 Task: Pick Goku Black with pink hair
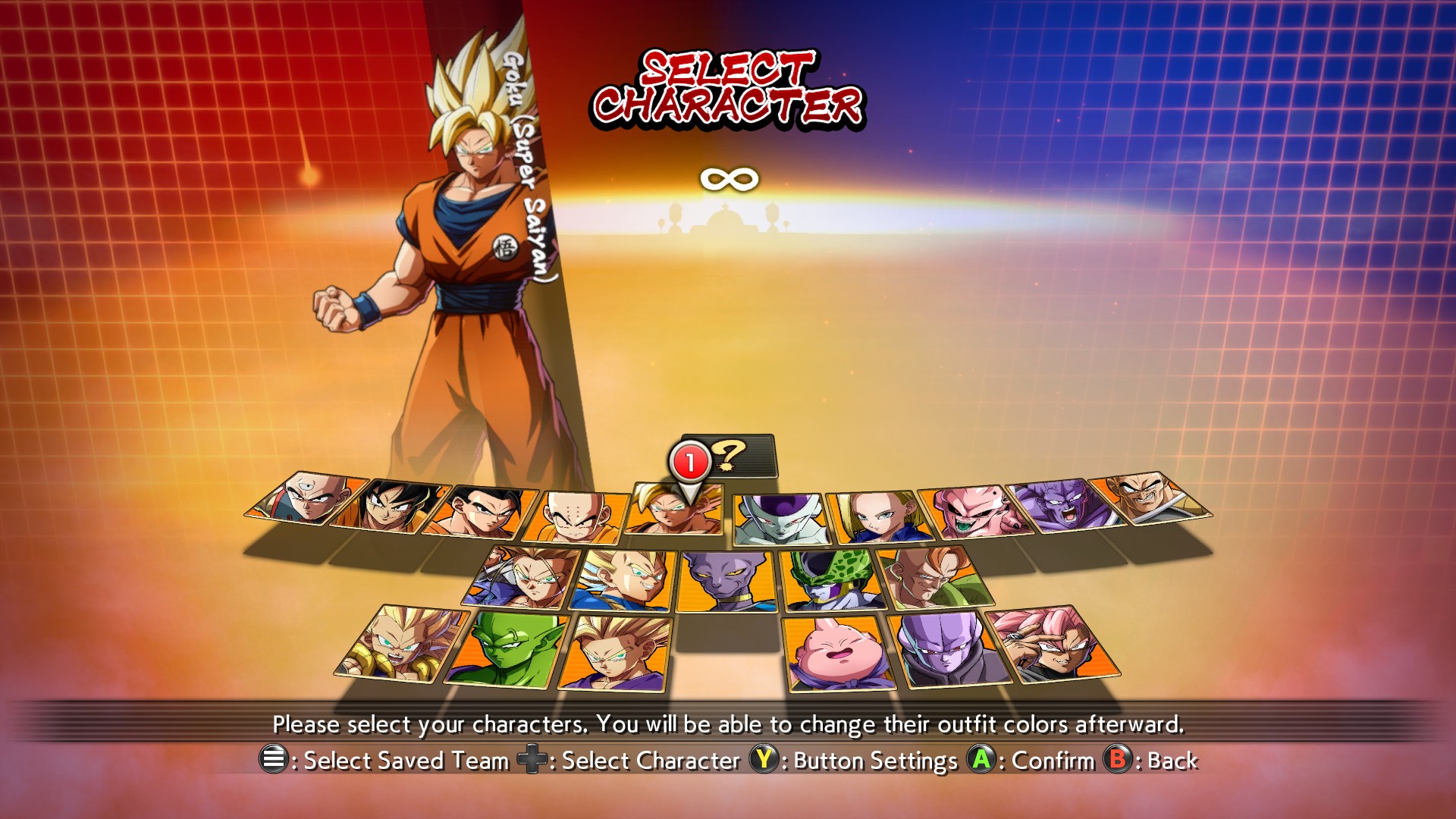click(1054, 644)
